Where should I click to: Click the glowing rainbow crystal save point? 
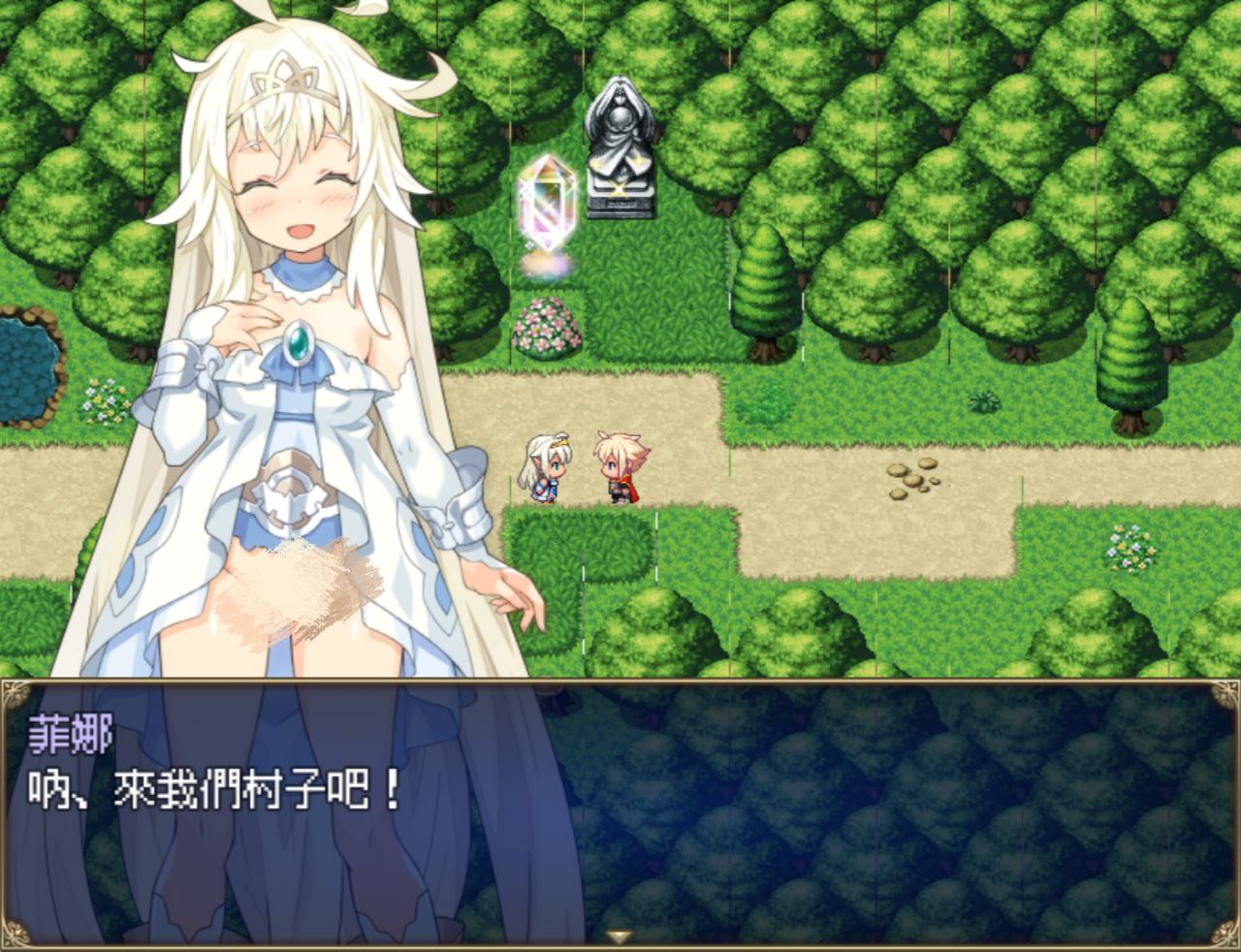coord(547,204)
